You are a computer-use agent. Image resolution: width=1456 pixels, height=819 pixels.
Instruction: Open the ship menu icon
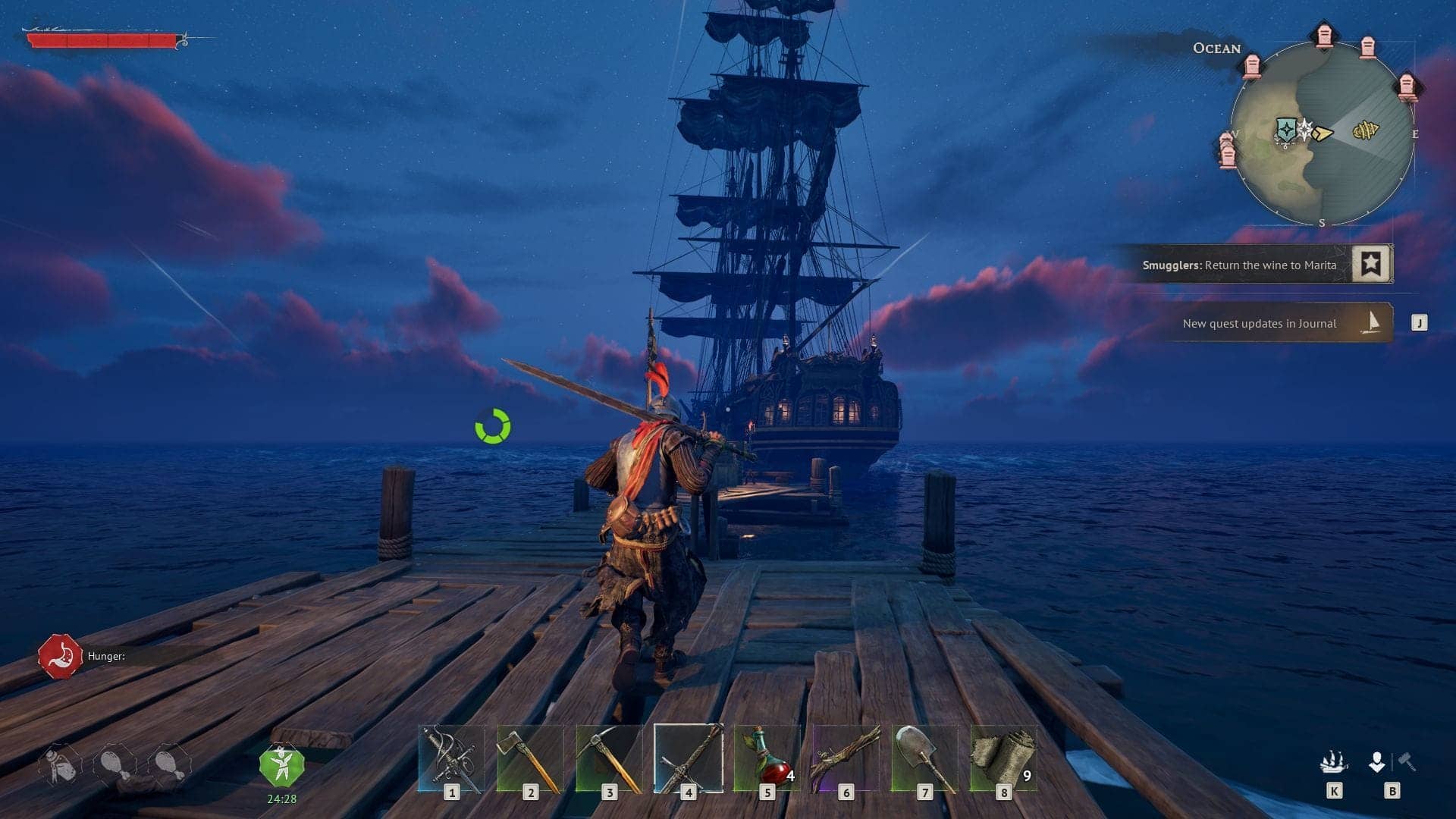point(1334,761)
